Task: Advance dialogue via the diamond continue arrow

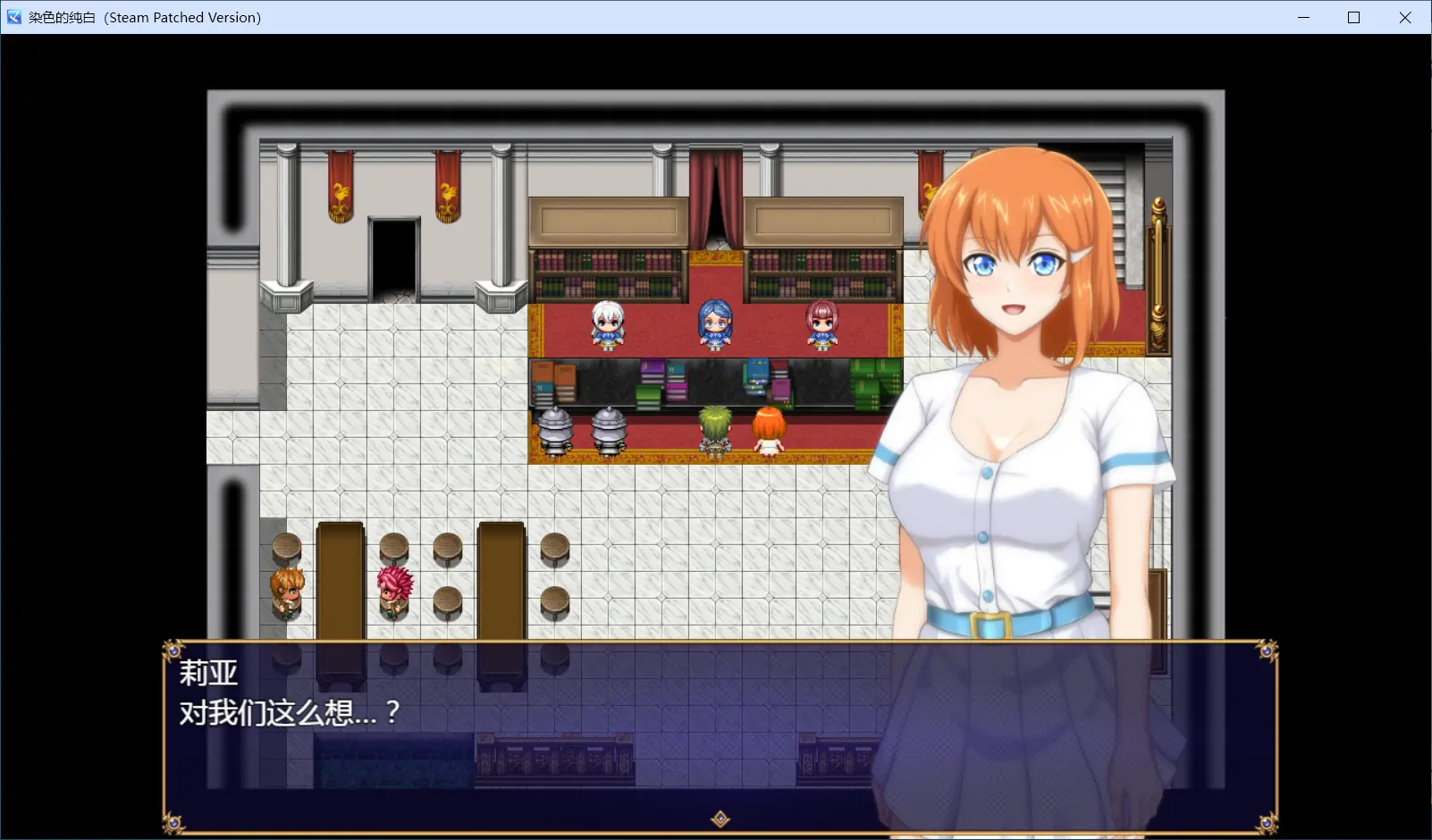Action: [720, 819]
